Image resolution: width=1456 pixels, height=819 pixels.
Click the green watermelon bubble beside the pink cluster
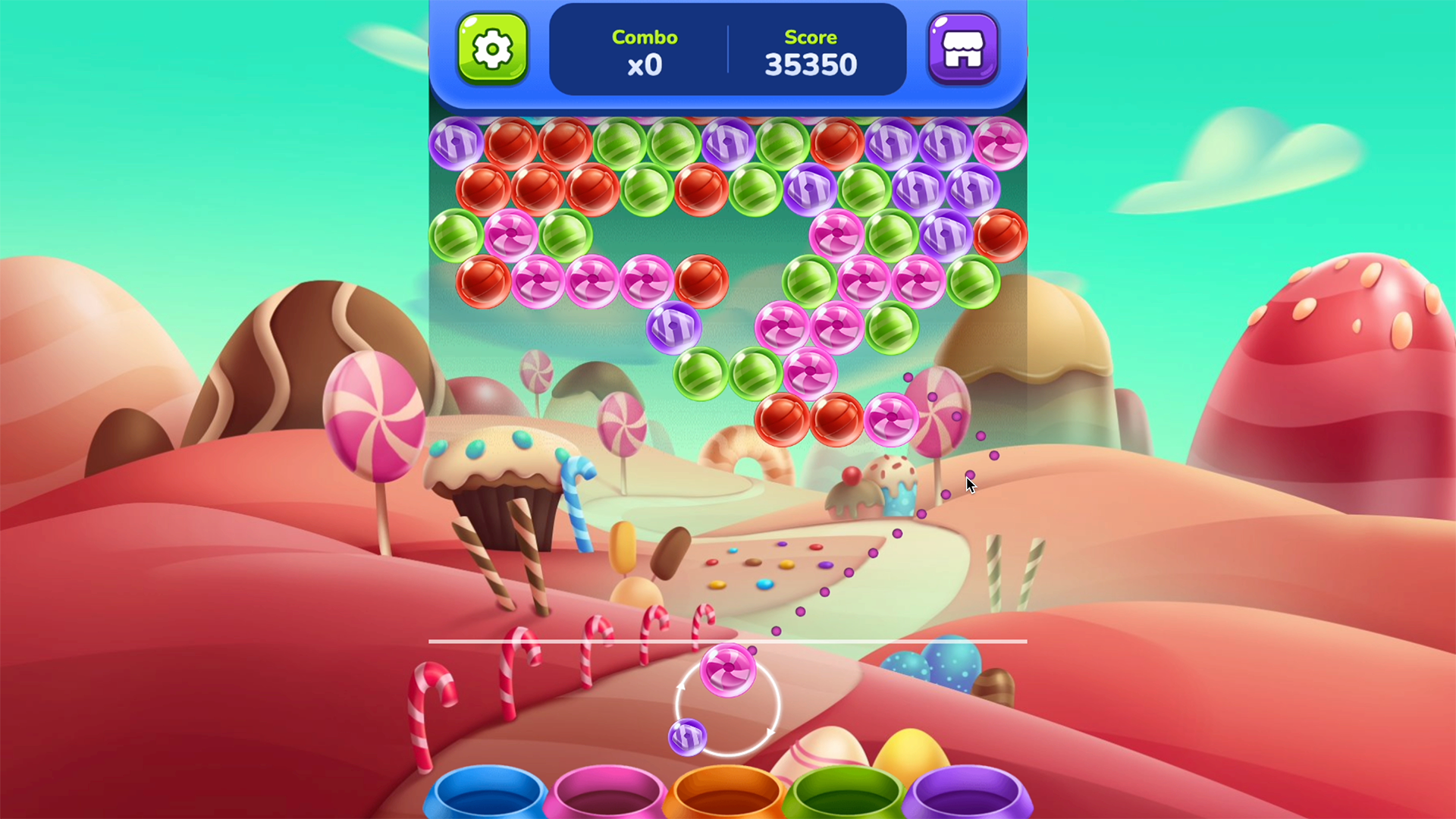coord(891,328)
